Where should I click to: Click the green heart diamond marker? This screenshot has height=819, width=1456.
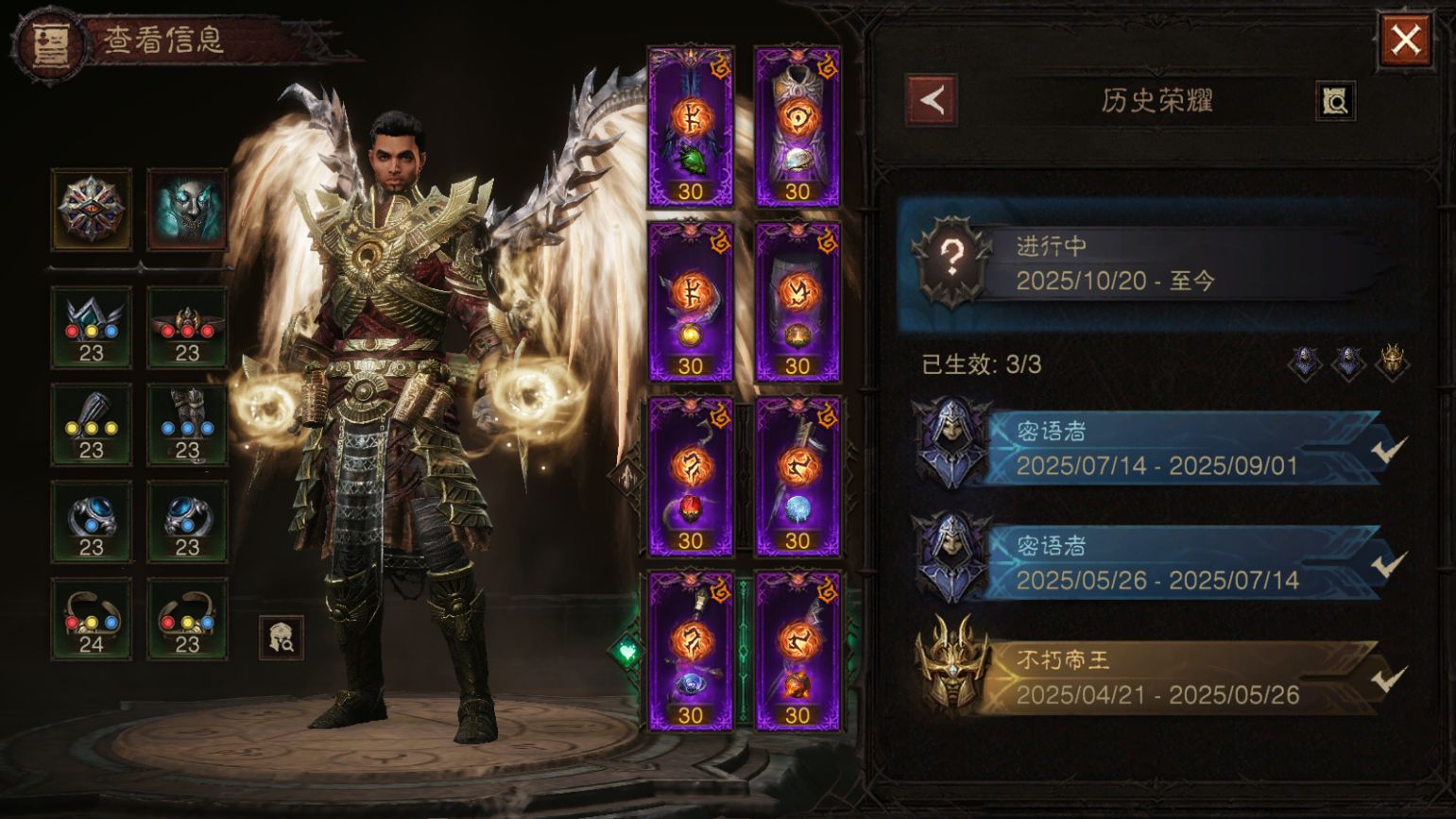coord(626,651)
